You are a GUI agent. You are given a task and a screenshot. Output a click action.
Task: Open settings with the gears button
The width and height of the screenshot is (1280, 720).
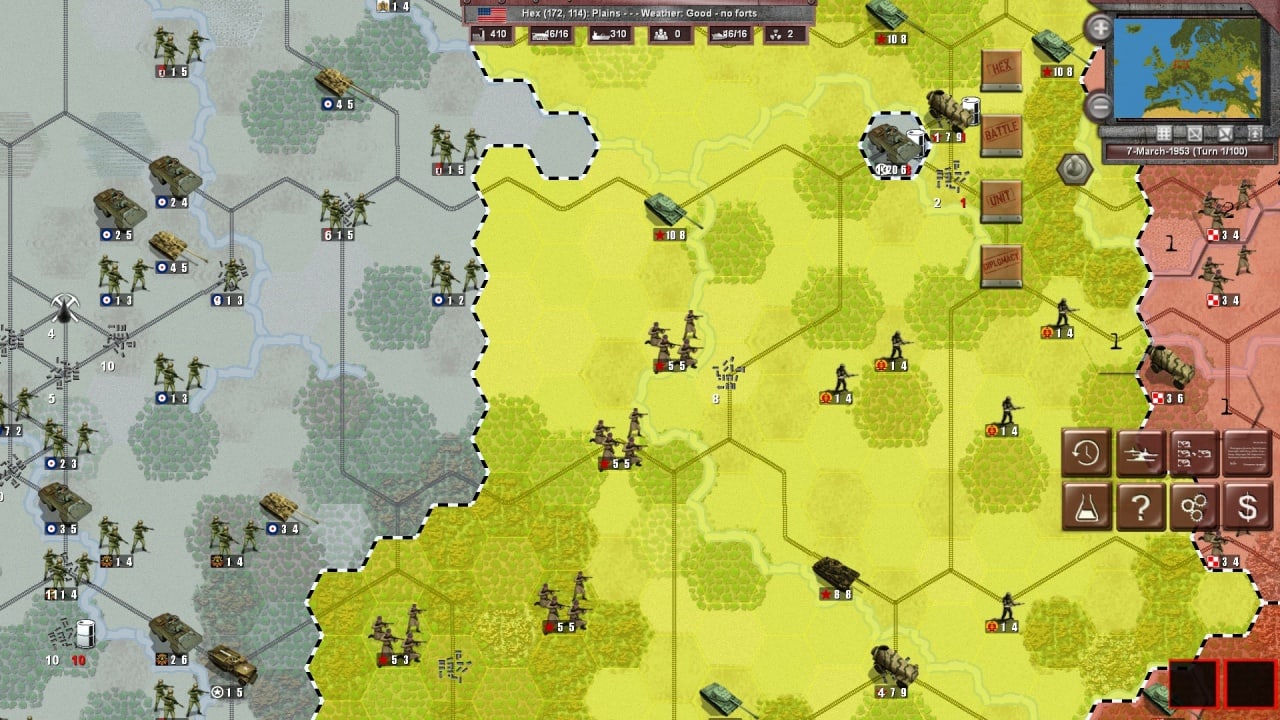point(1194,507)
